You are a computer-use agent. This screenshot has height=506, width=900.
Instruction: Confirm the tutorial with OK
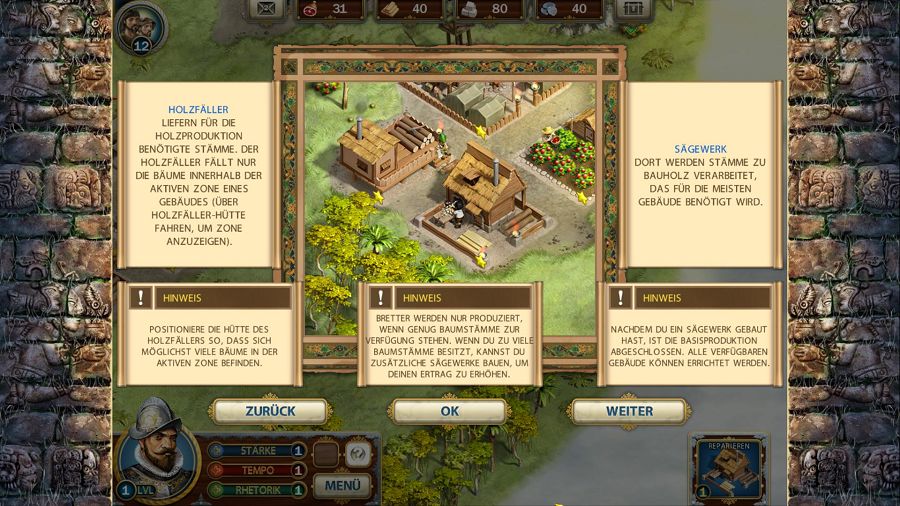[449, 411]
